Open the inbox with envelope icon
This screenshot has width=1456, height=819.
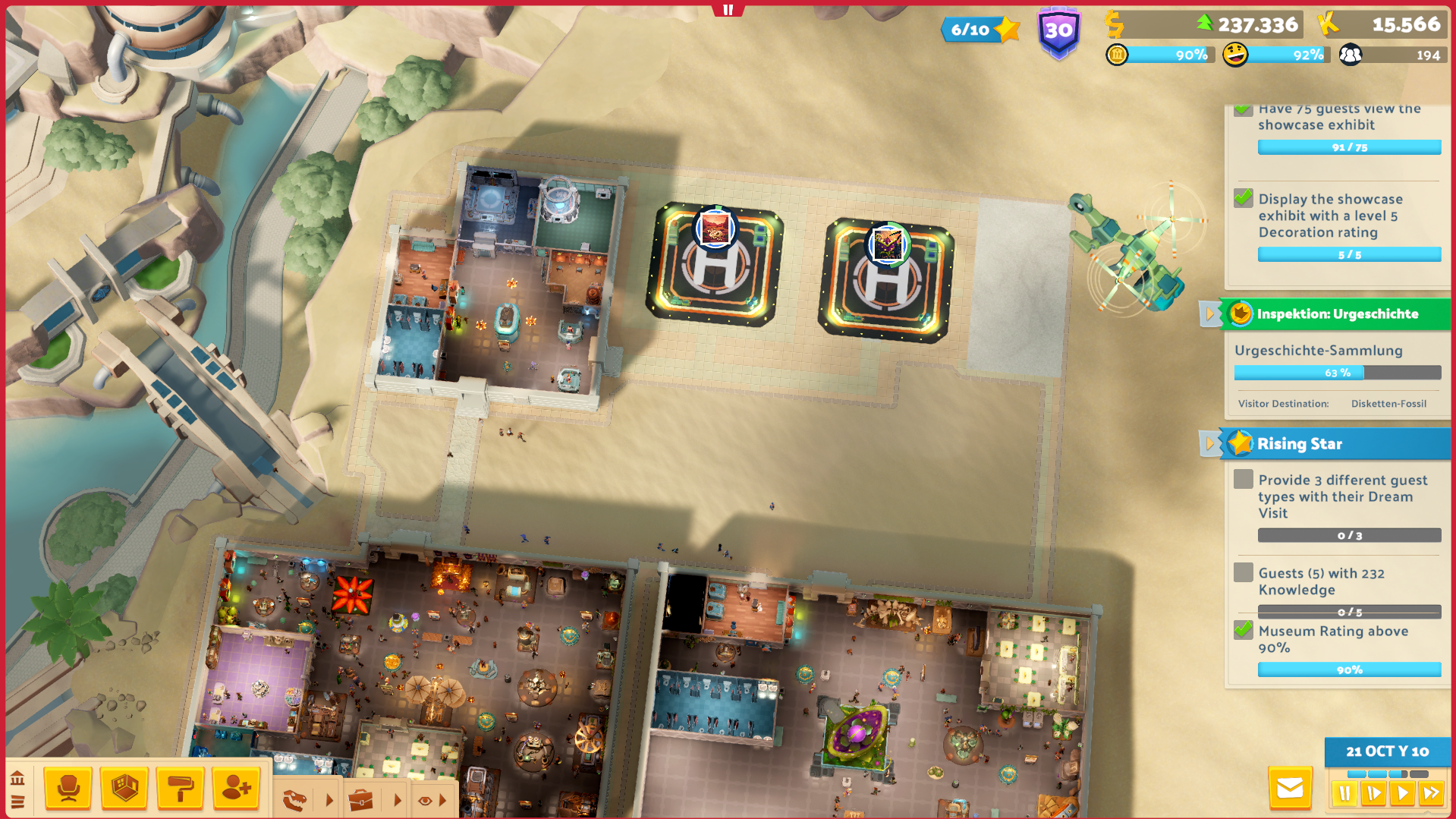[x=1290, y=789]
